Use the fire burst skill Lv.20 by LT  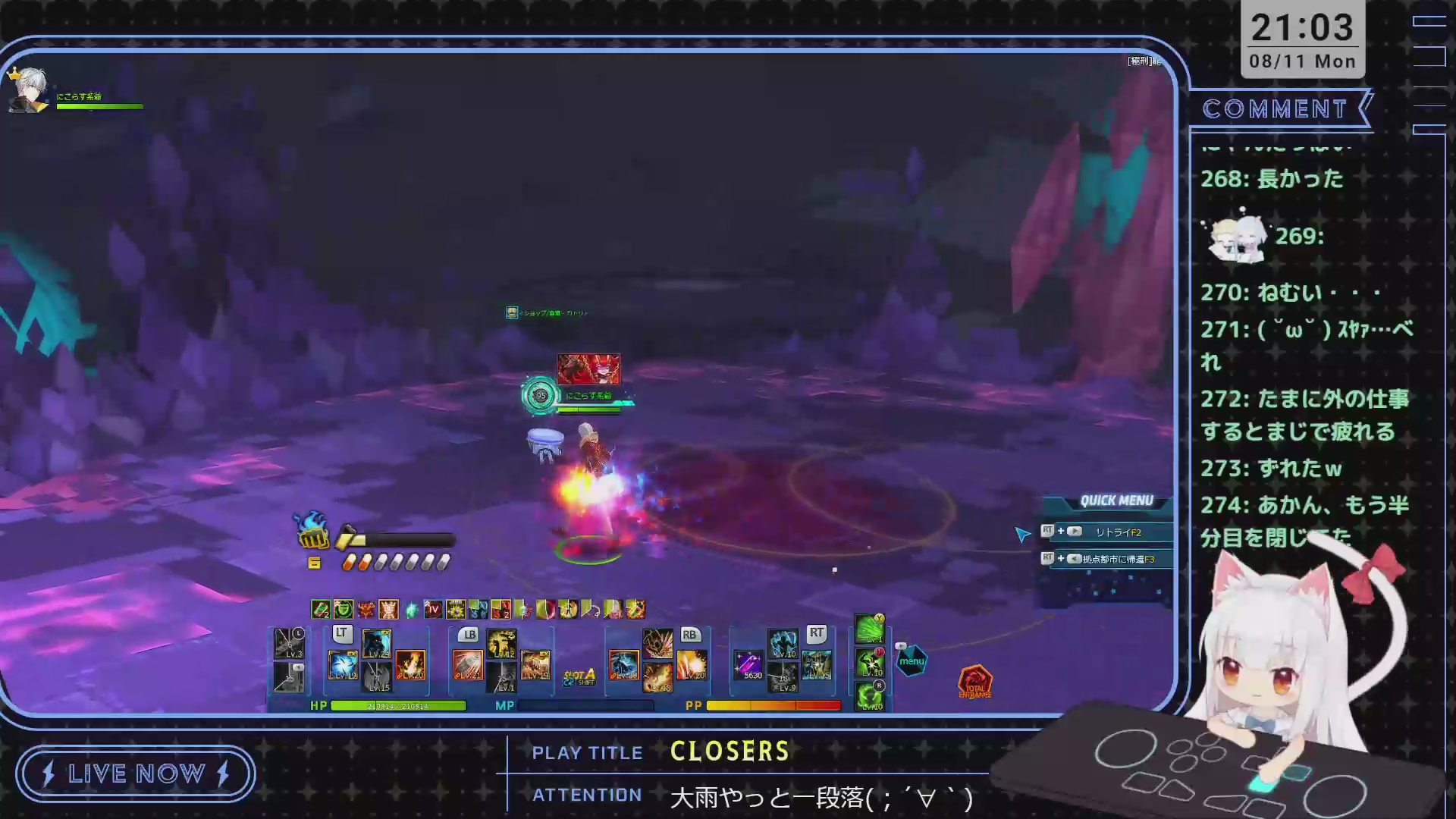(x=410, y=665)
